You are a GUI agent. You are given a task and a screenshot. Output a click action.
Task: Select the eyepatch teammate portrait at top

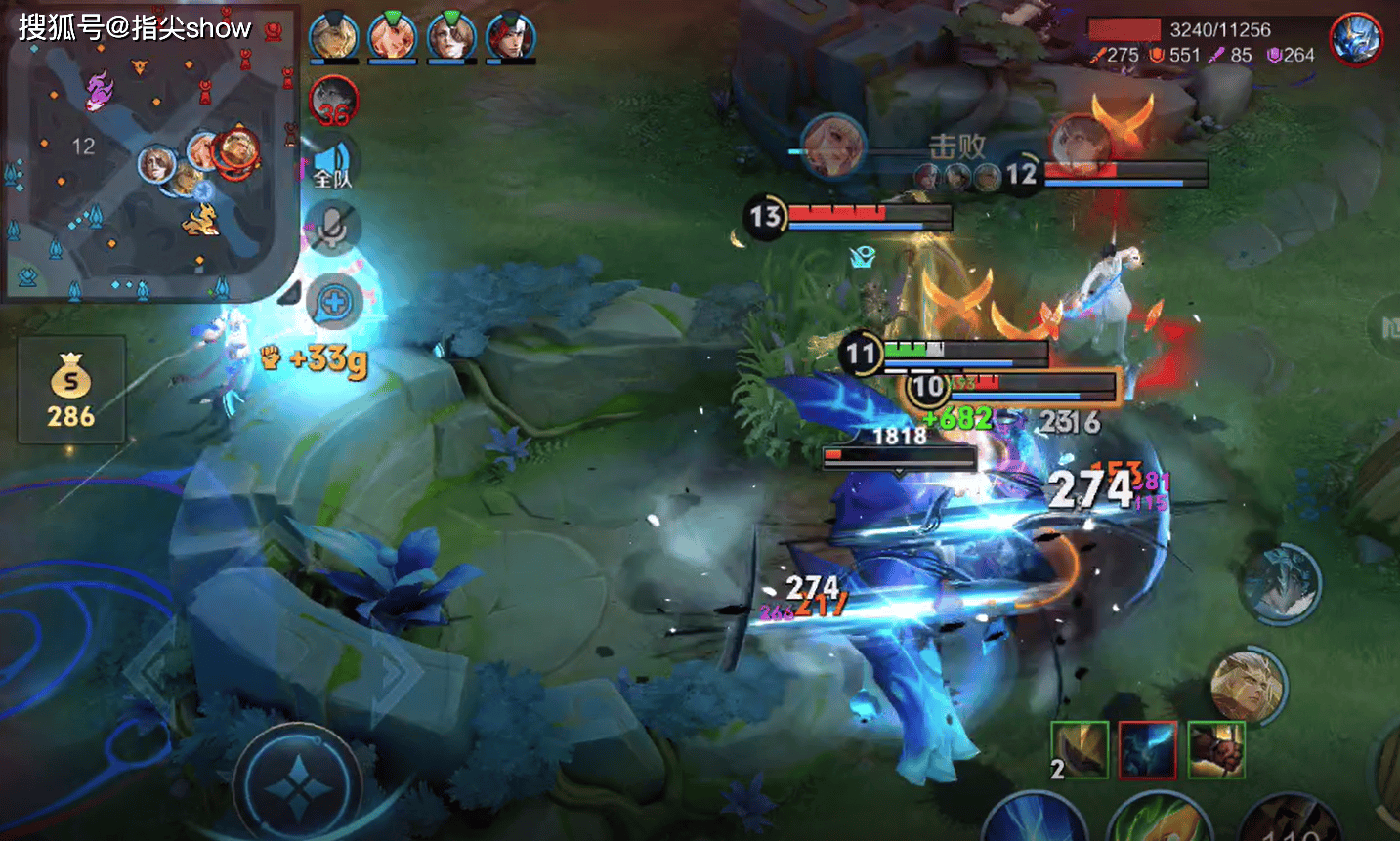(451, 37)
